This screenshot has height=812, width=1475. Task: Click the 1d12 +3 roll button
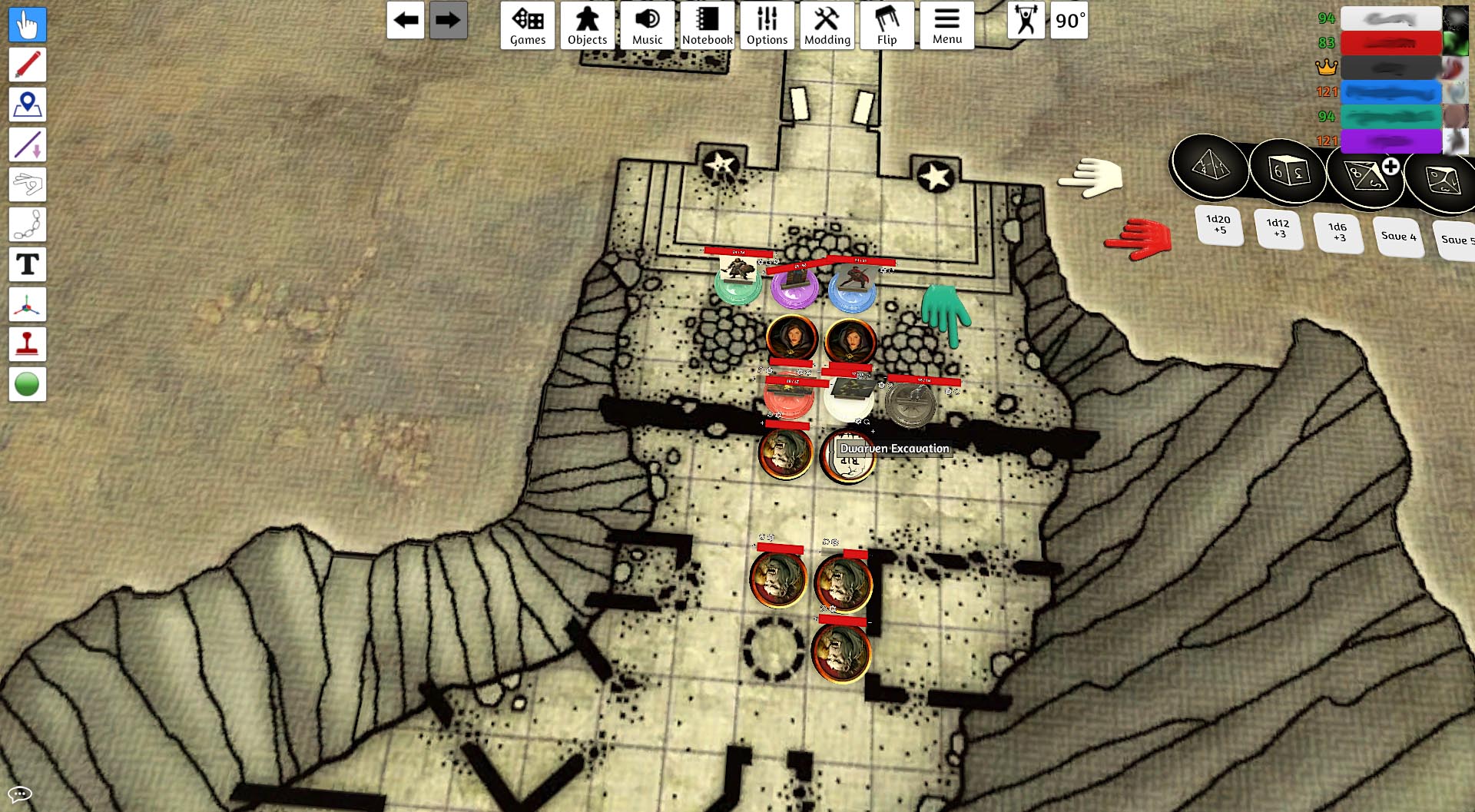coord(1278,229)
